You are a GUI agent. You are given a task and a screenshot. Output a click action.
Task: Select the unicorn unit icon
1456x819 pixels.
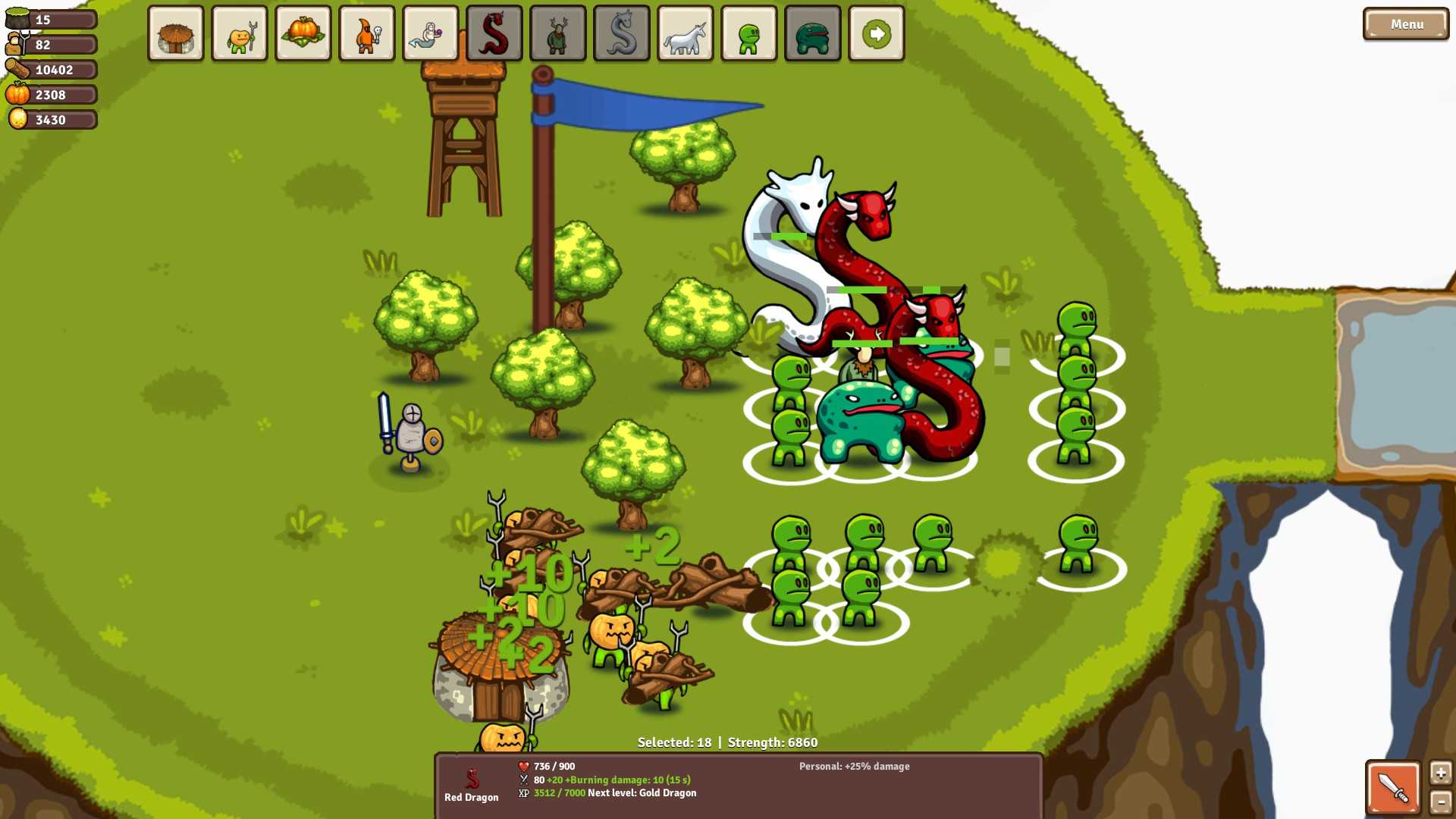click(x=685, y=33)
